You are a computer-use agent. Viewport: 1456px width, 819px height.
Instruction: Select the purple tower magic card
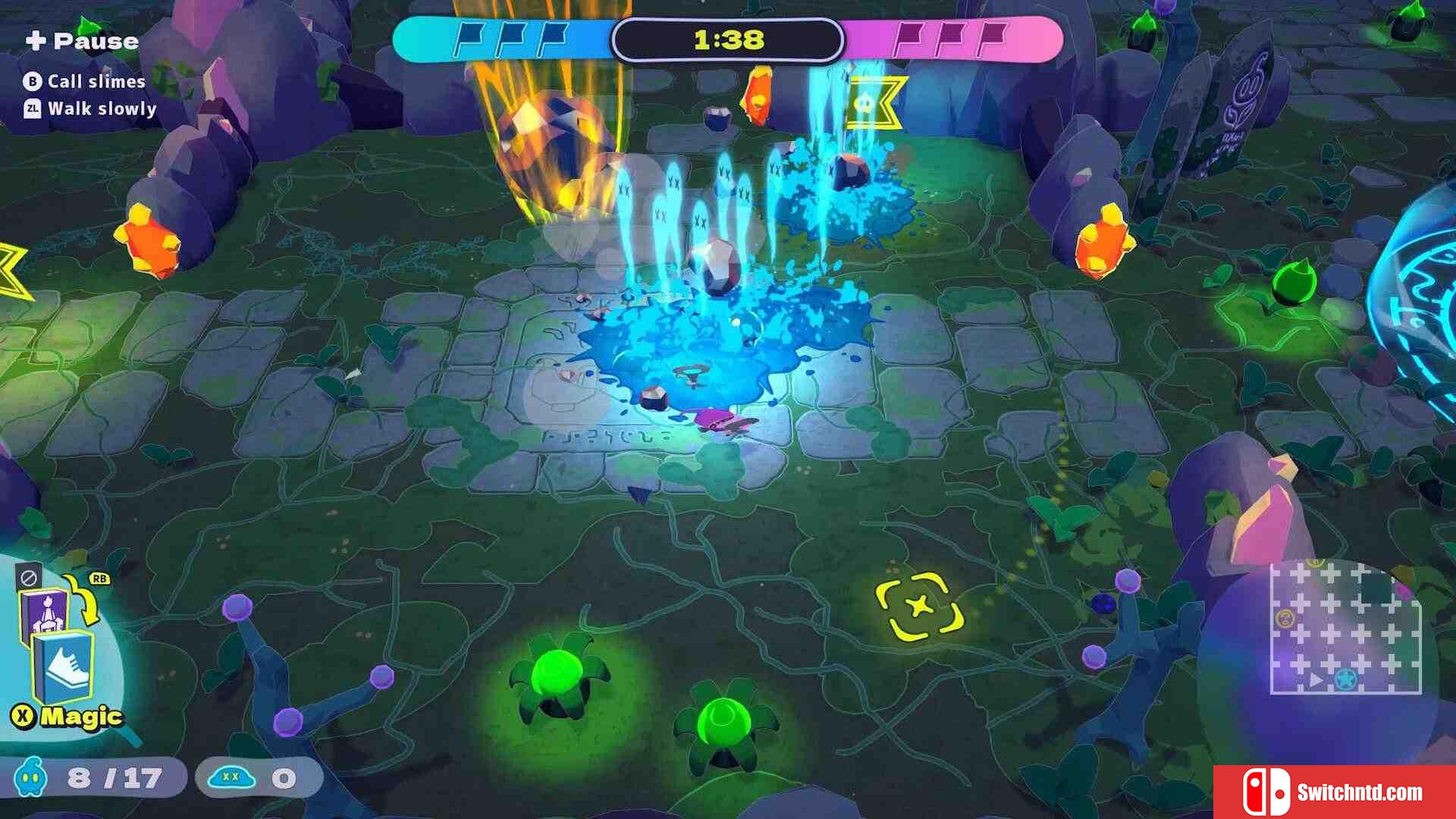point(42,611)
